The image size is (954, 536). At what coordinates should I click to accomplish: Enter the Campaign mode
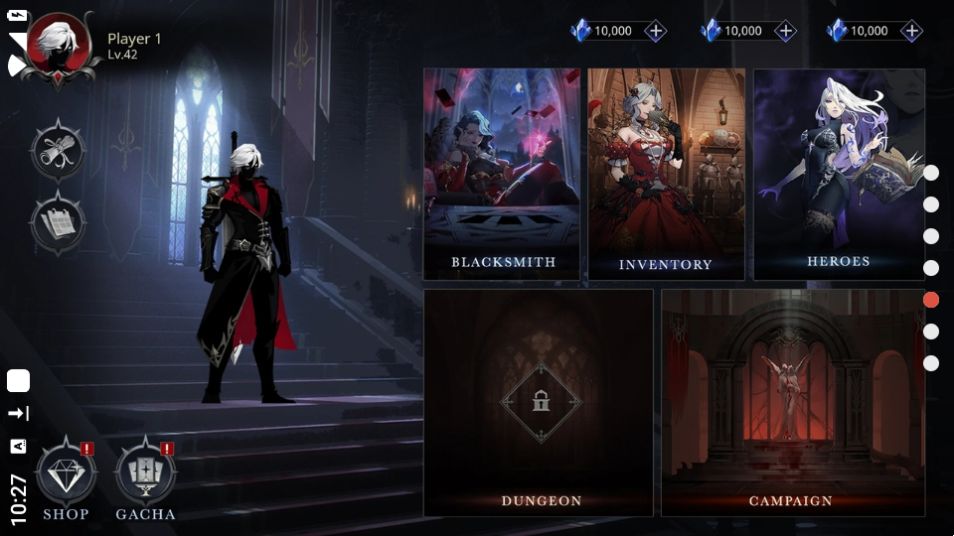point(792,402)
